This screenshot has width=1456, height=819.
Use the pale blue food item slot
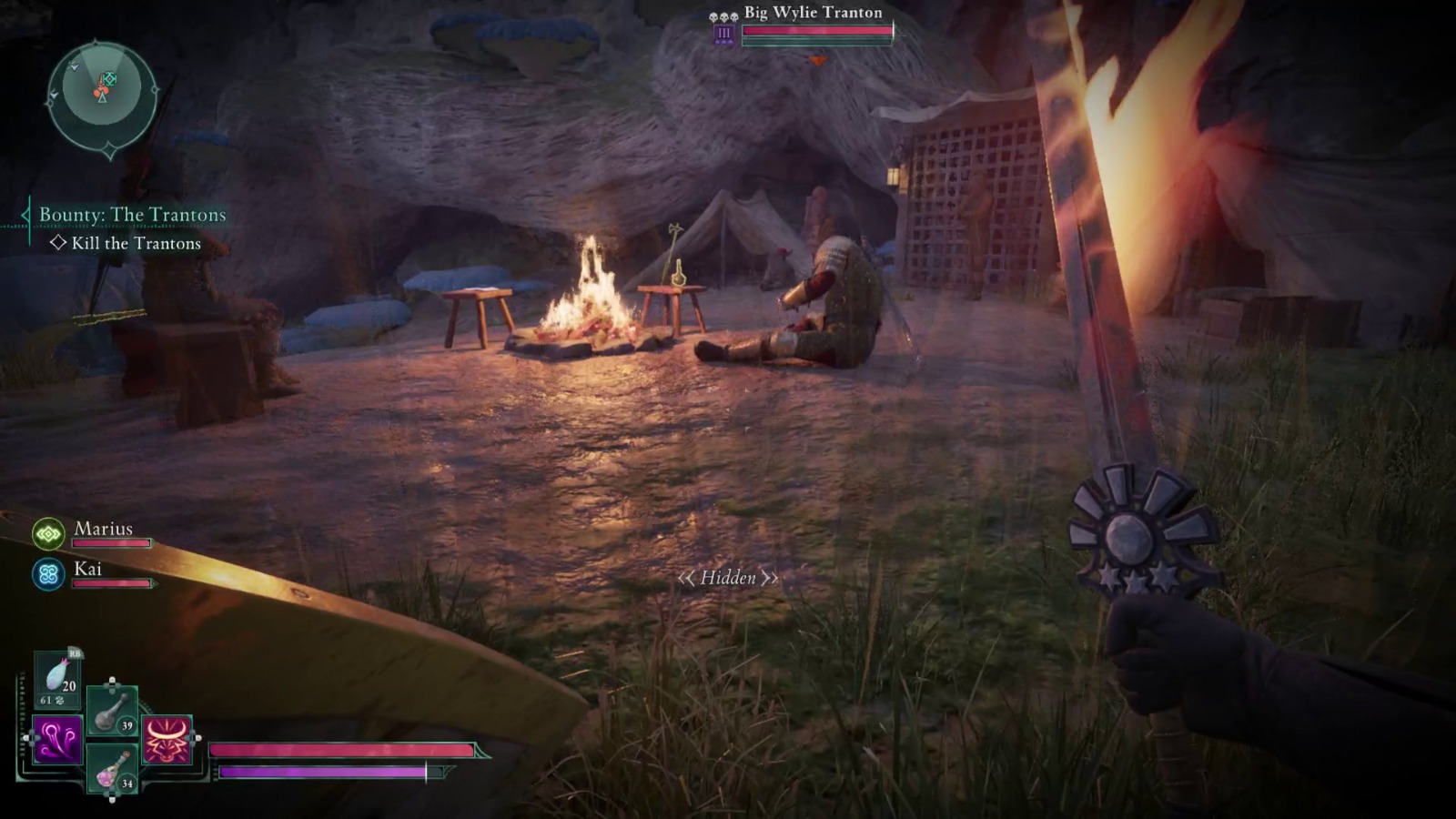click(58, 679)
